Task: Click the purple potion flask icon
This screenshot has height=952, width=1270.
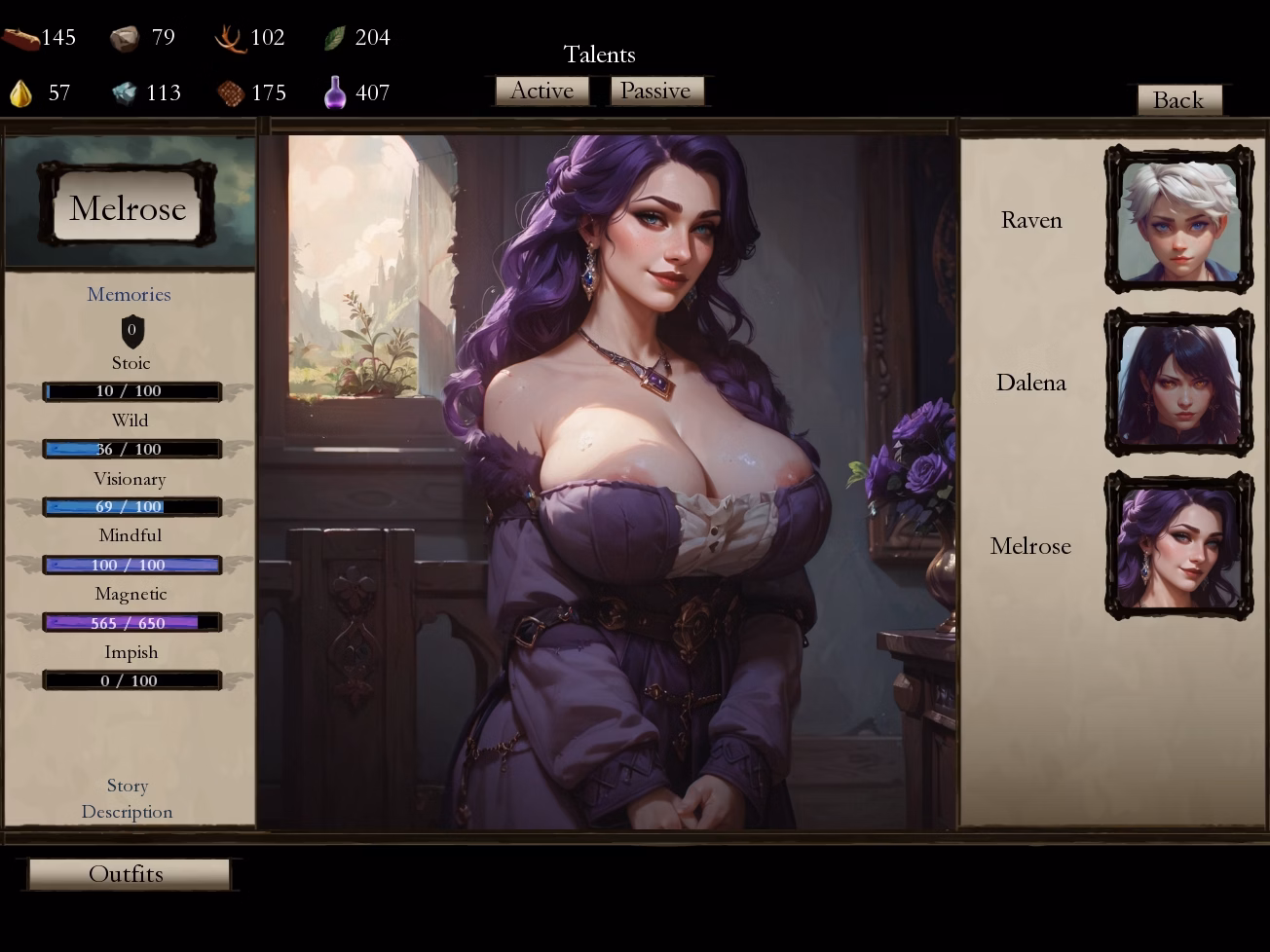Action: click(336, 91)
